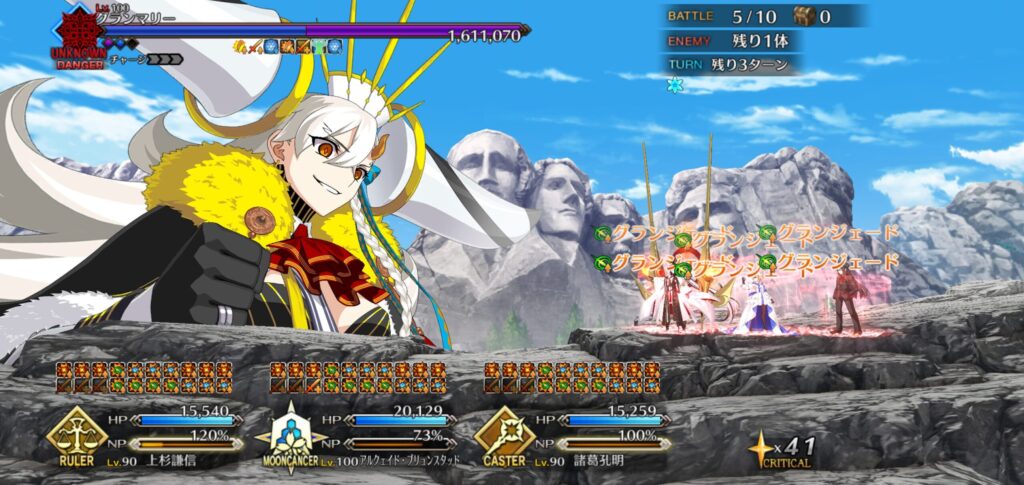Tap the enemy's UNKNOWN DANGER class icon
This screenshot has width=1024, height=485.
tap(75, 35)
